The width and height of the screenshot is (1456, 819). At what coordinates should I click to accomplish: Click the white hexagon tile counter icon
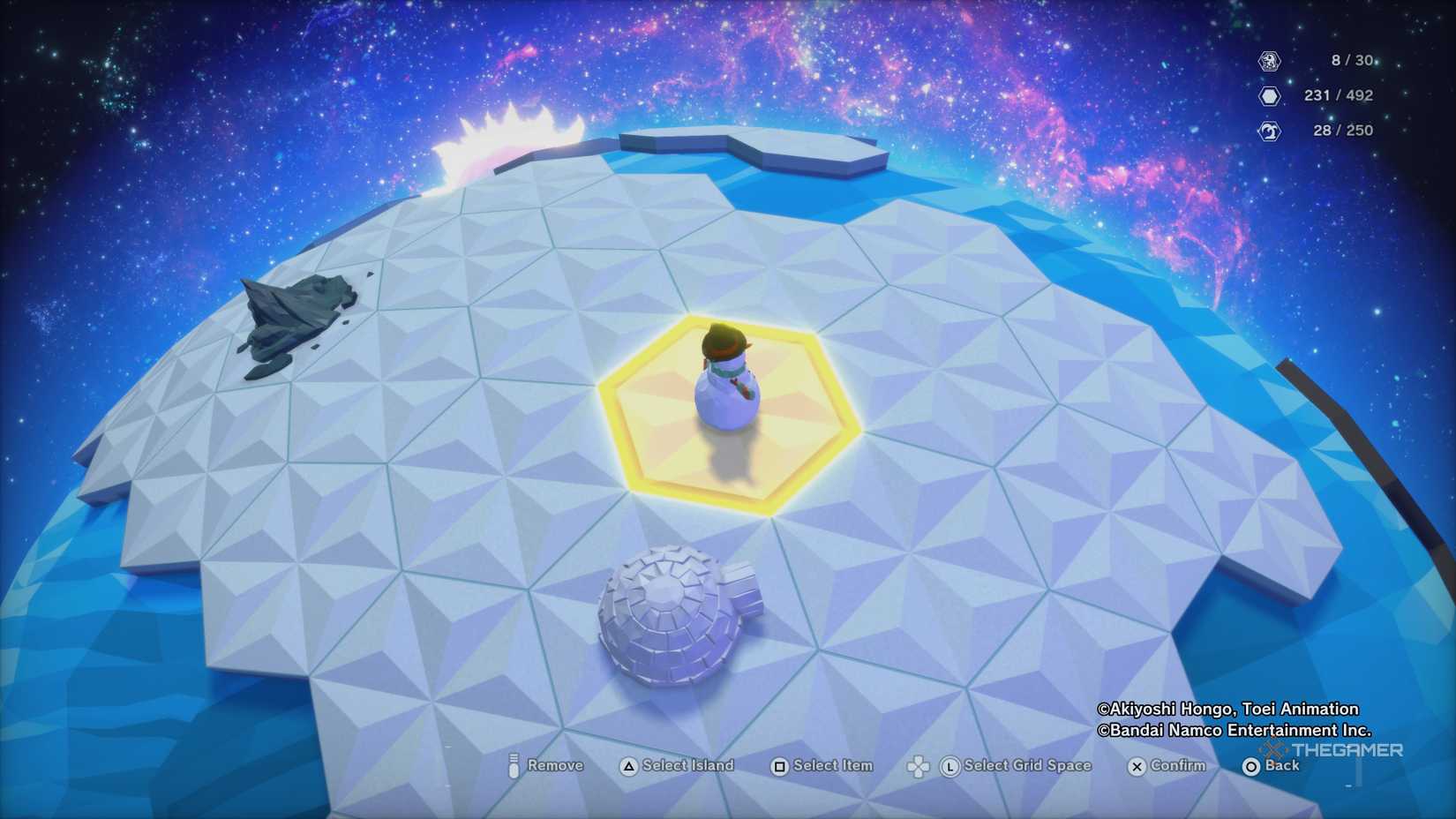pos(1272,95)
